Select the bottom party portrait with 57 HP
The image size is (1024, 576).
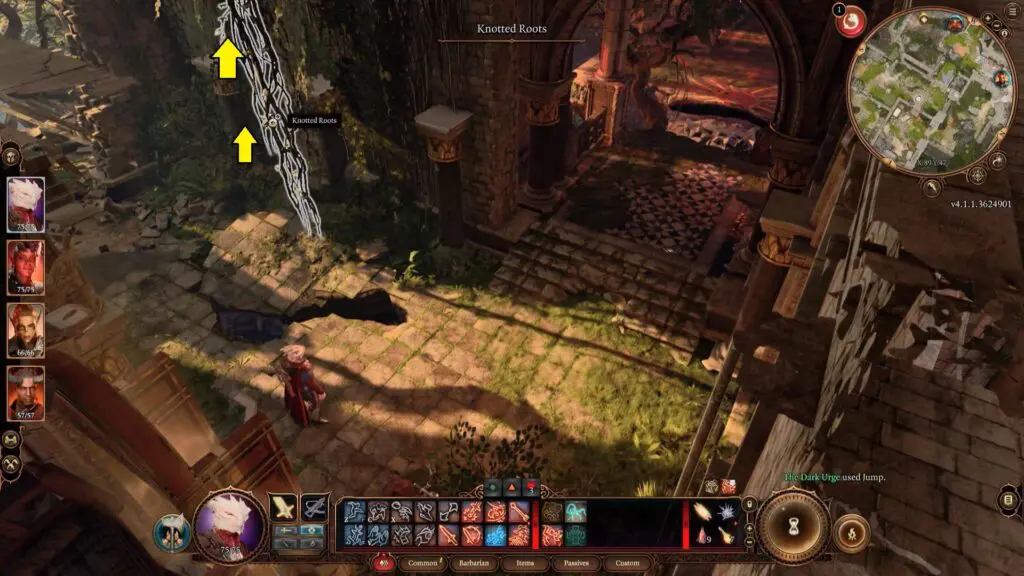coord(26,392)
